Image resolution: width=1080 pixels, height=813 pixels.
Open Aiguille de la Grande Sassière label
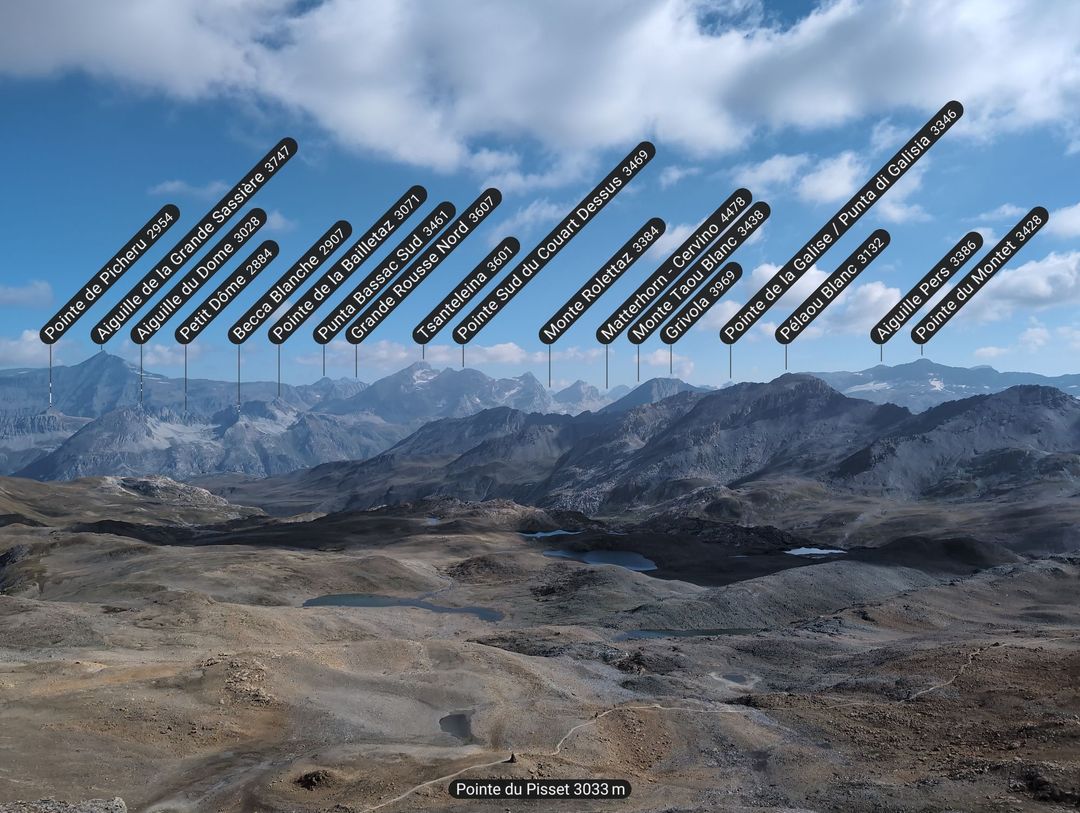coord(194,241)
